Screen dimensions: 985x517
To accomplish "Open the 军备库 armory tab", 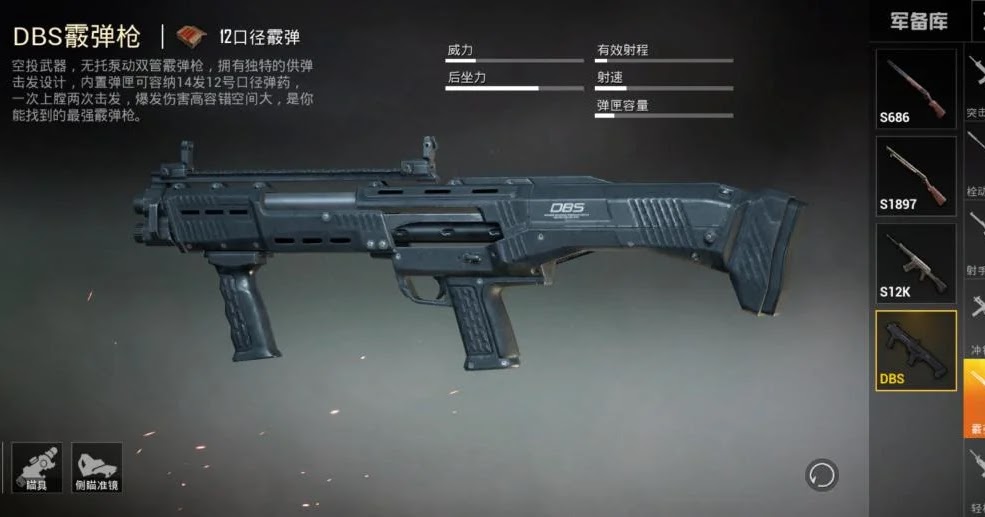I will (x=917, y=21).
